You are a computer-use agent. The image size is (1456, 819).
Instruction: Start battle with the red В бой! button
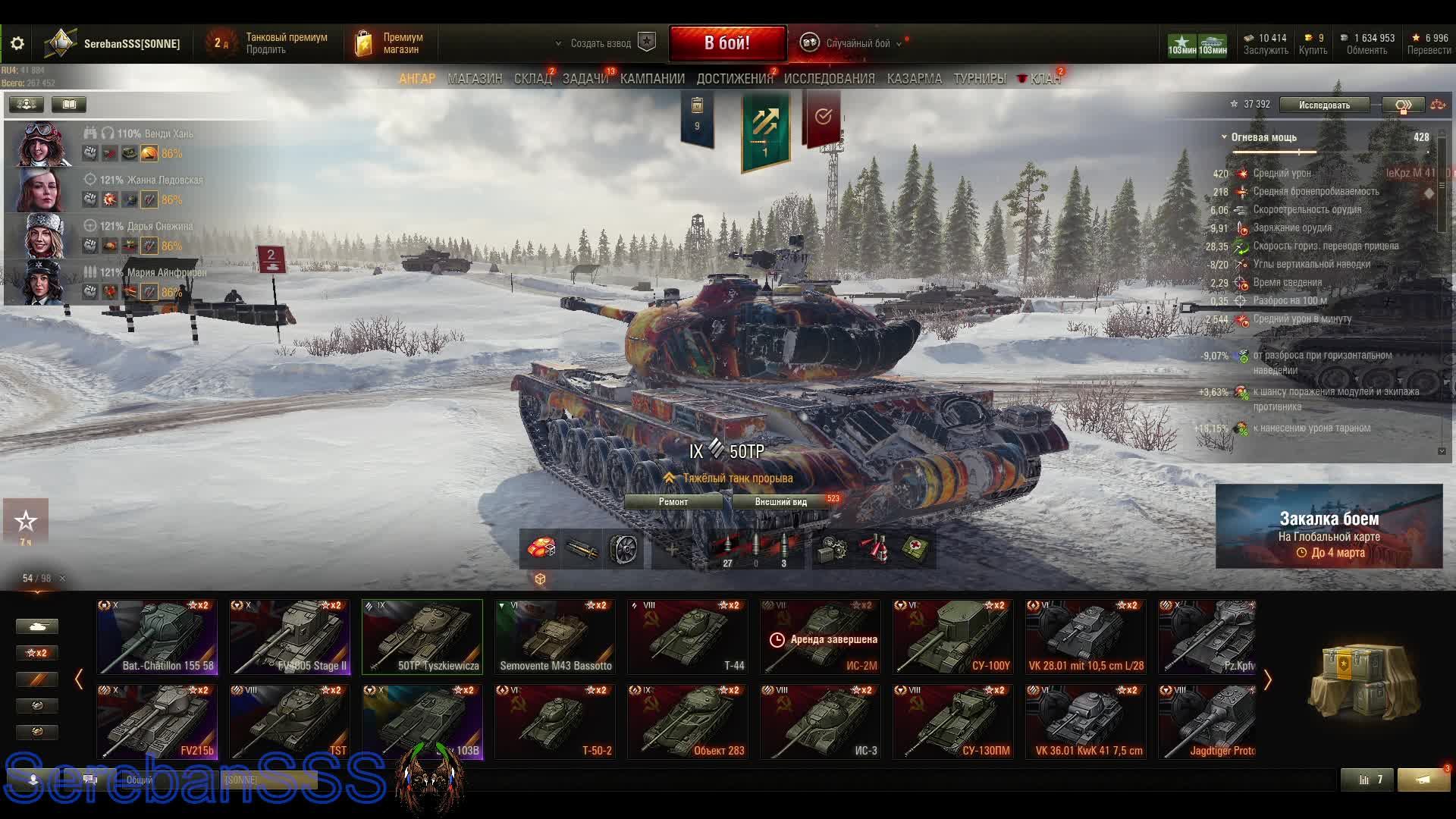click(x=726, y=43)
